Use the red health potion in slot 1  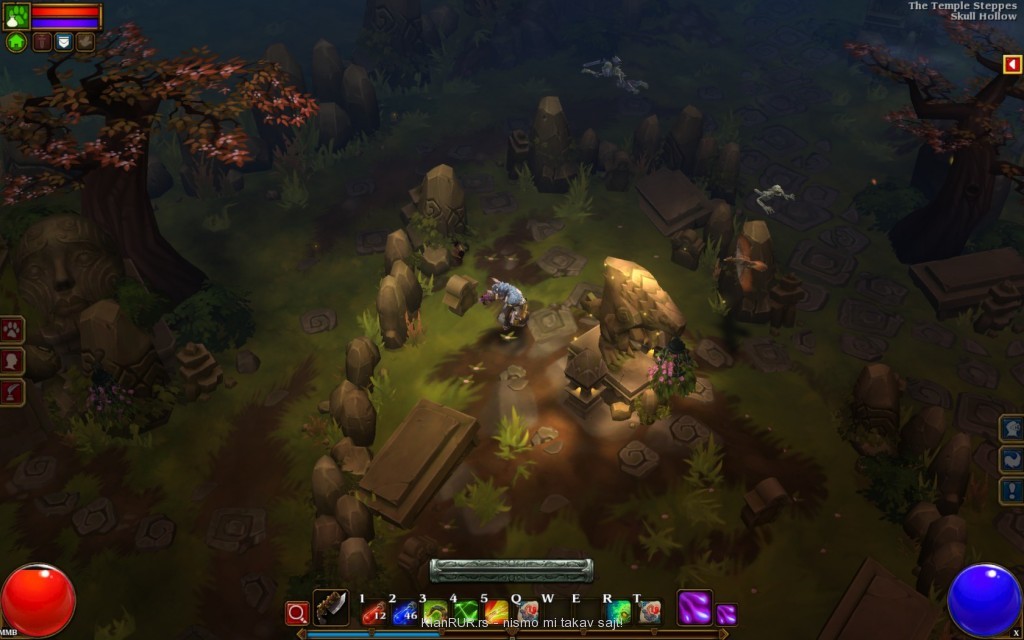tap(374, 612)
